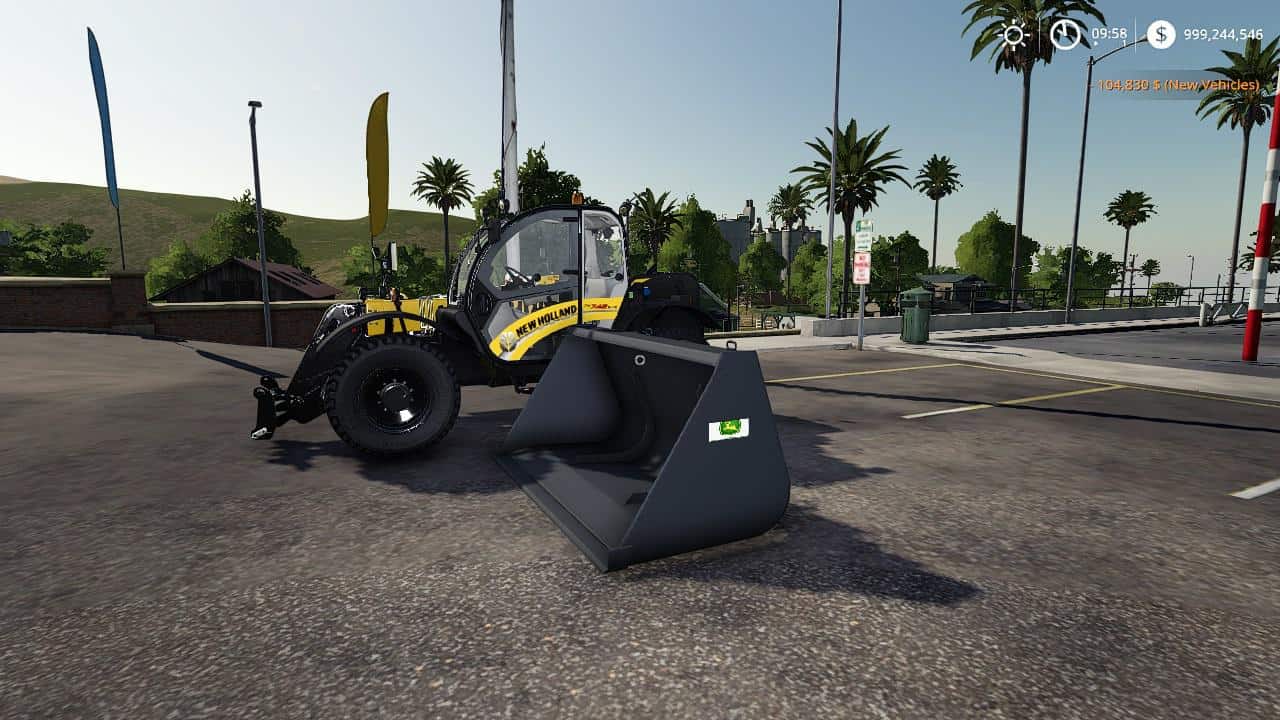Click the sun weather icon in the HUD

[1013, 35]
